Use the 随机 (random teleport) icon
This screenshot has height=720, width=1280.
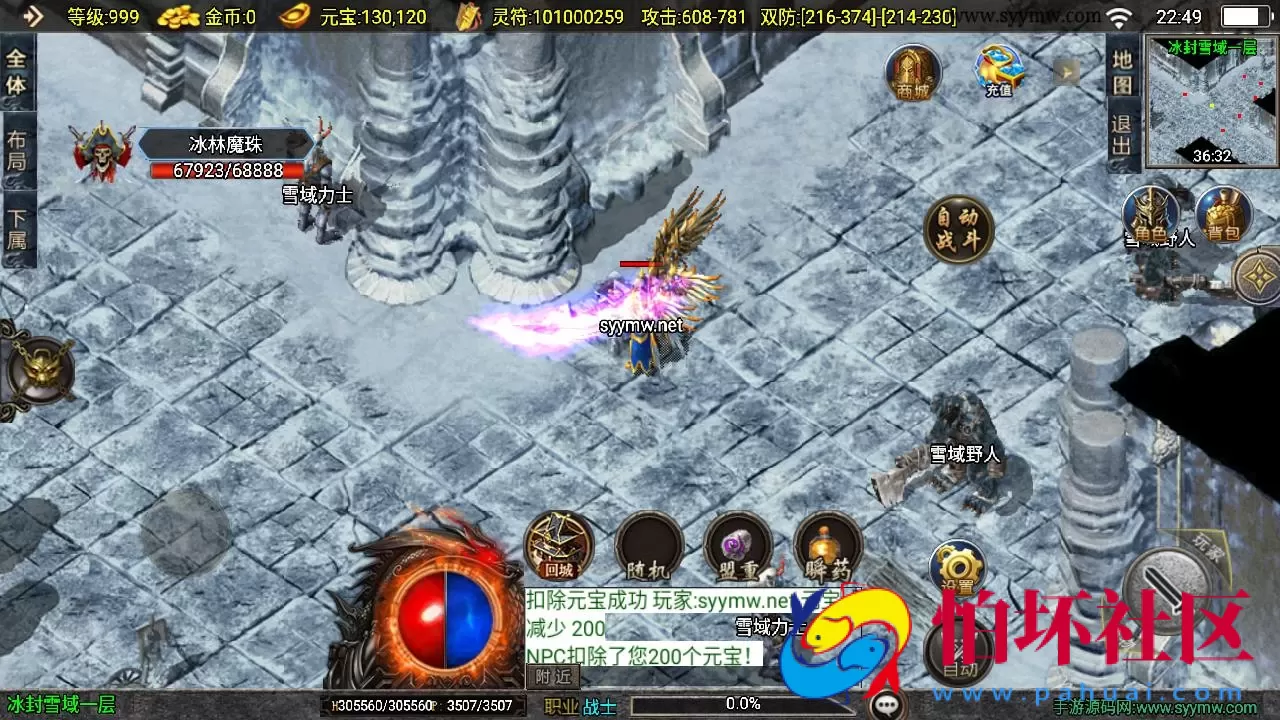(648, 545)
